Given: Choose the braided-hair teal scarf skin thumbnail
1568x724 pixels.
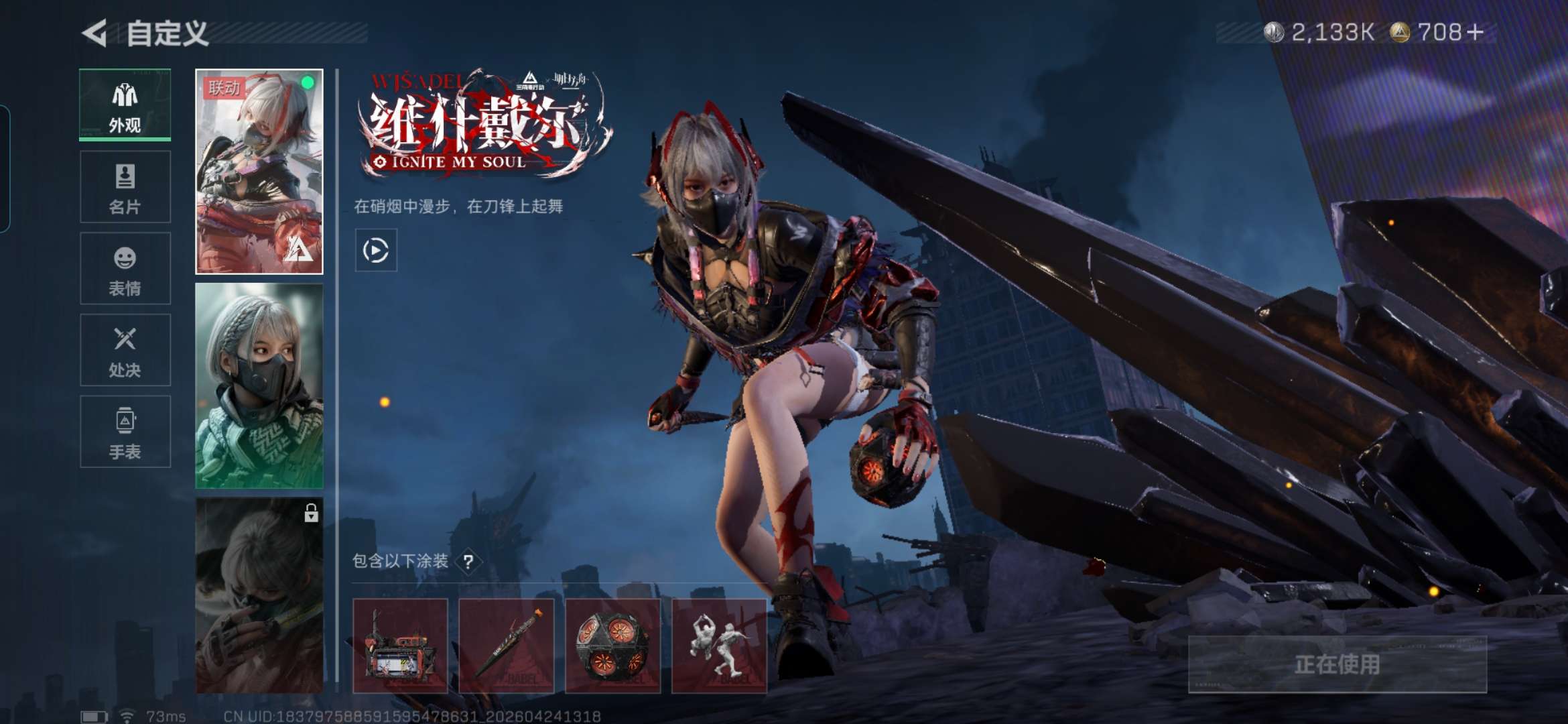Looking at the screenshot, I should click(x=259, y=385).
